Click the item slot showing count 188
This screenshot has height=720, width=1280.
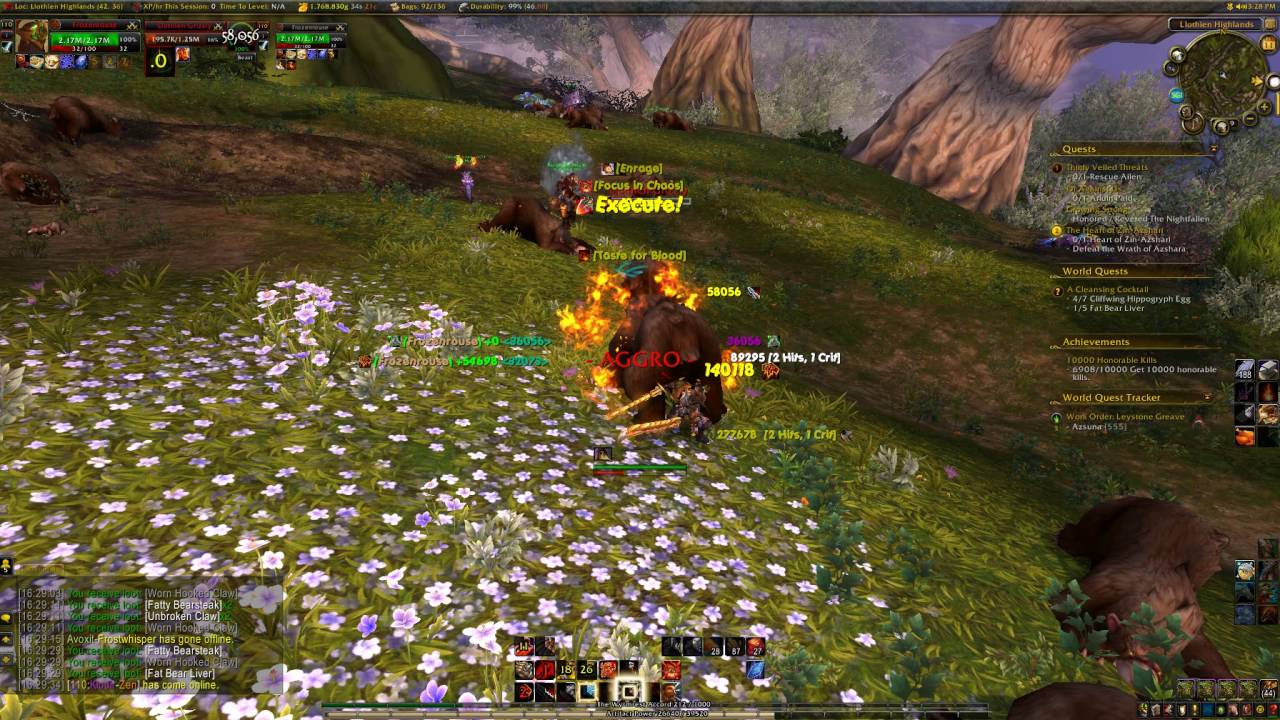point(1245,370)
